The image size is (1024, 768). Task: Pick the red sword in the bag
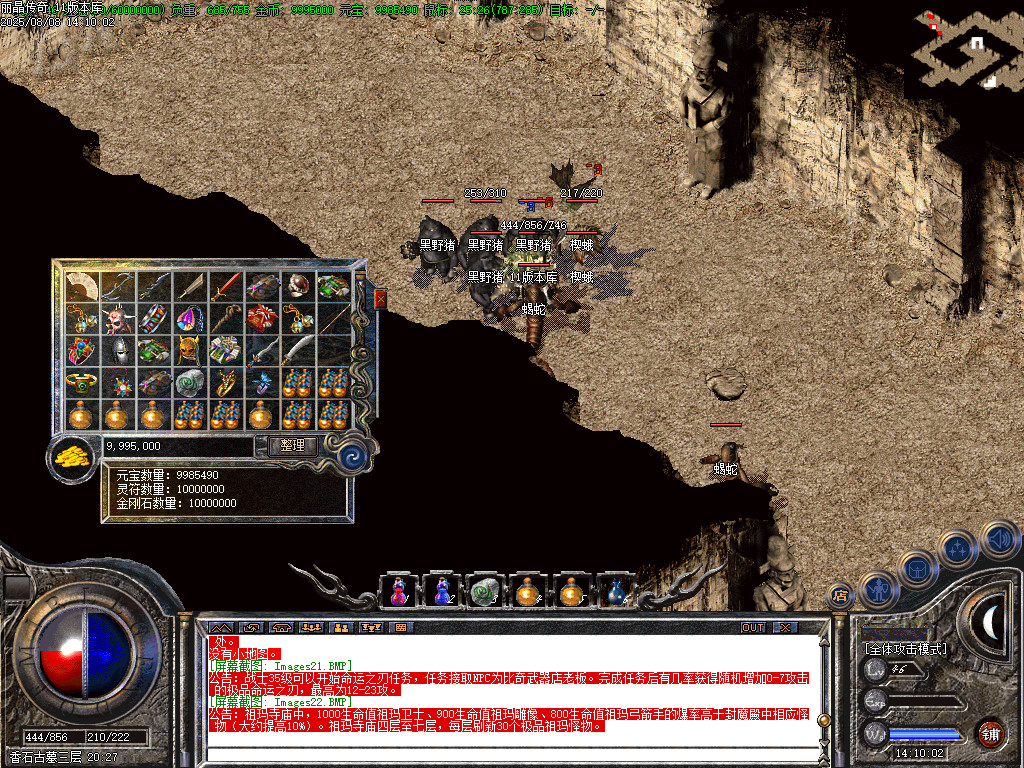coord(225,287)
